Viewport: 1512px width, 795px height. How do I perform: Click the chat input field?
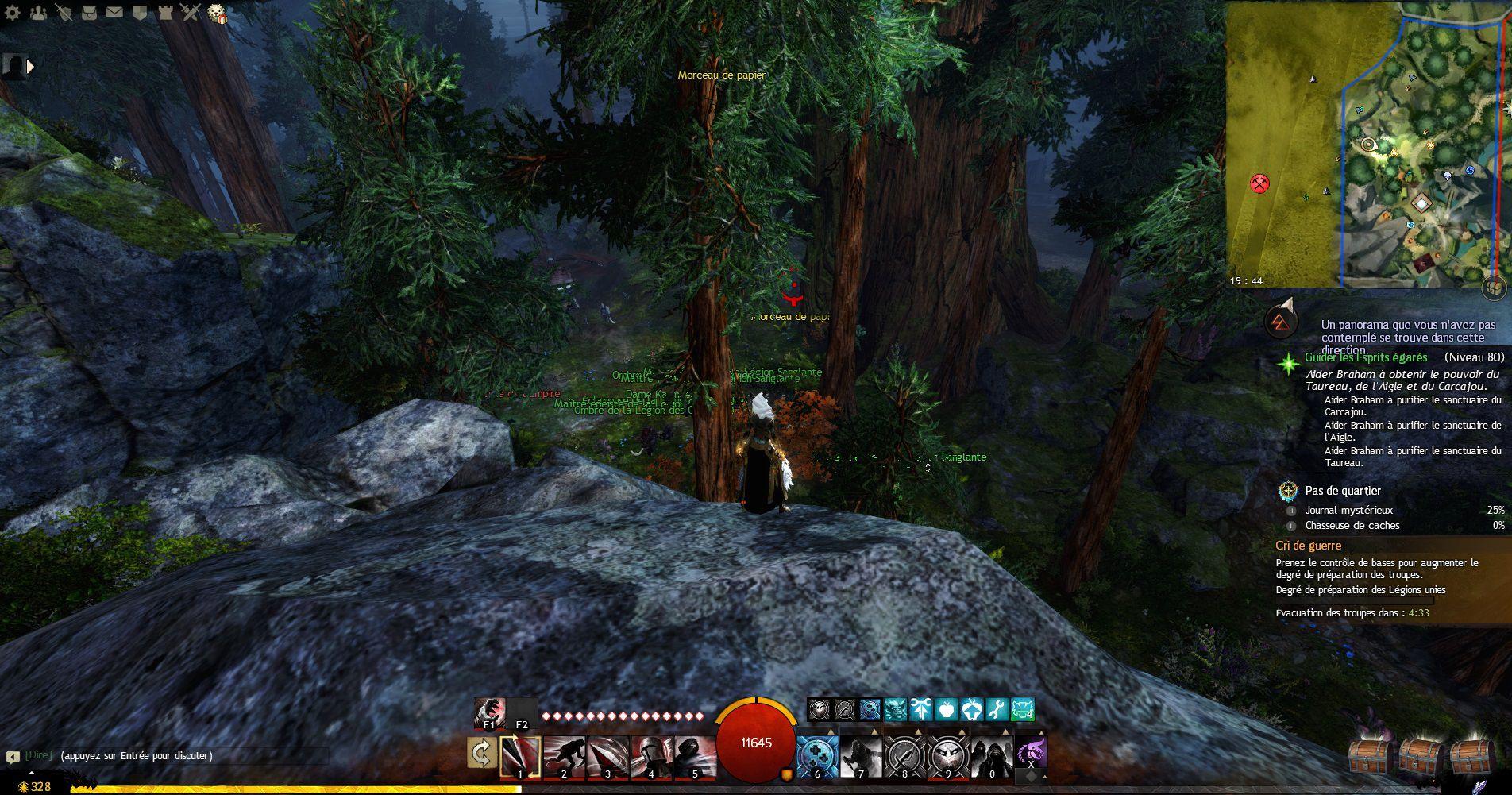point(191,756)
